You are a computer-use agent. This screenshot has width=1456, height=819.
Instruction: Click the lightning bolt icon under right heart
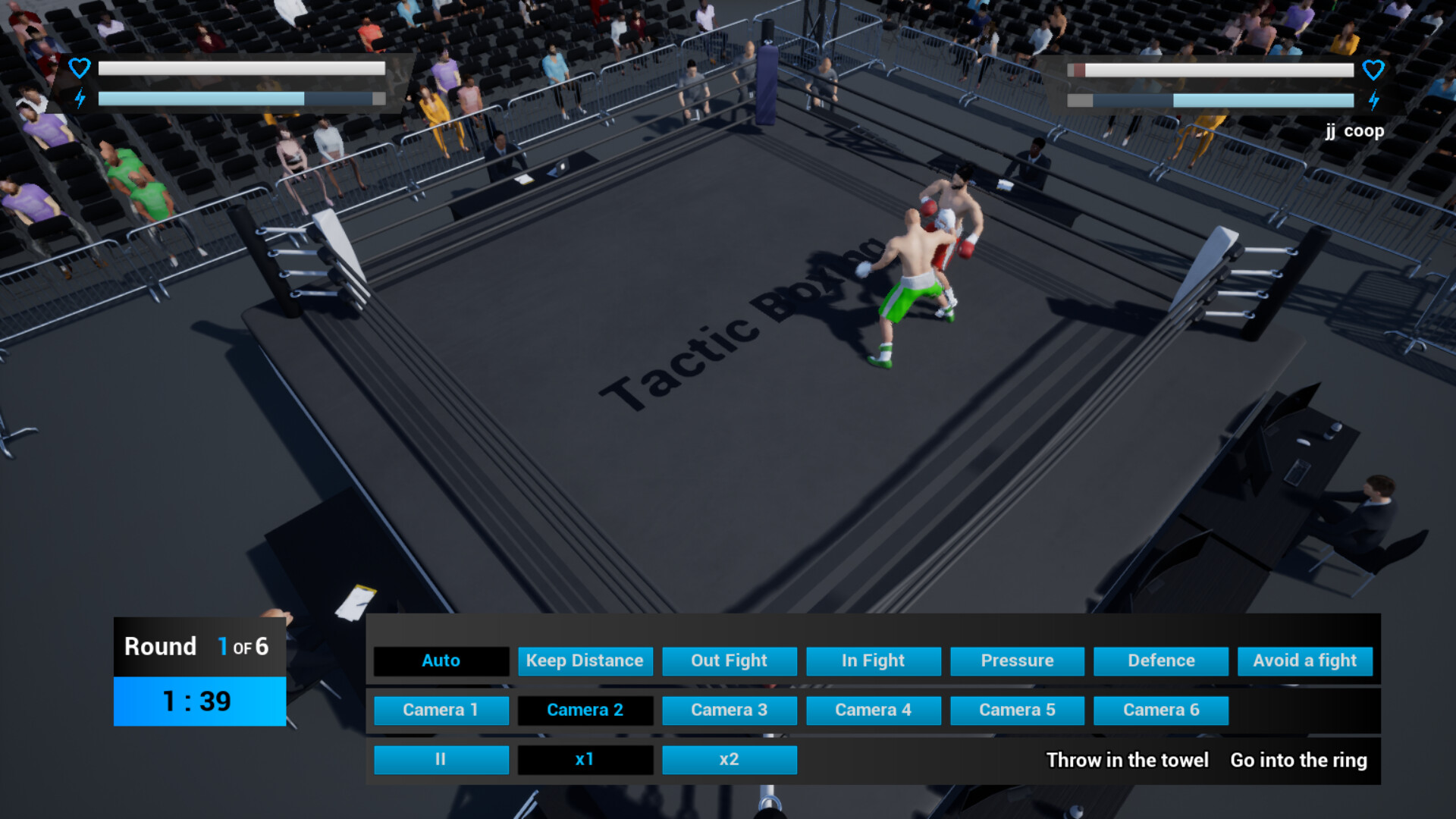click(1374, 99)
